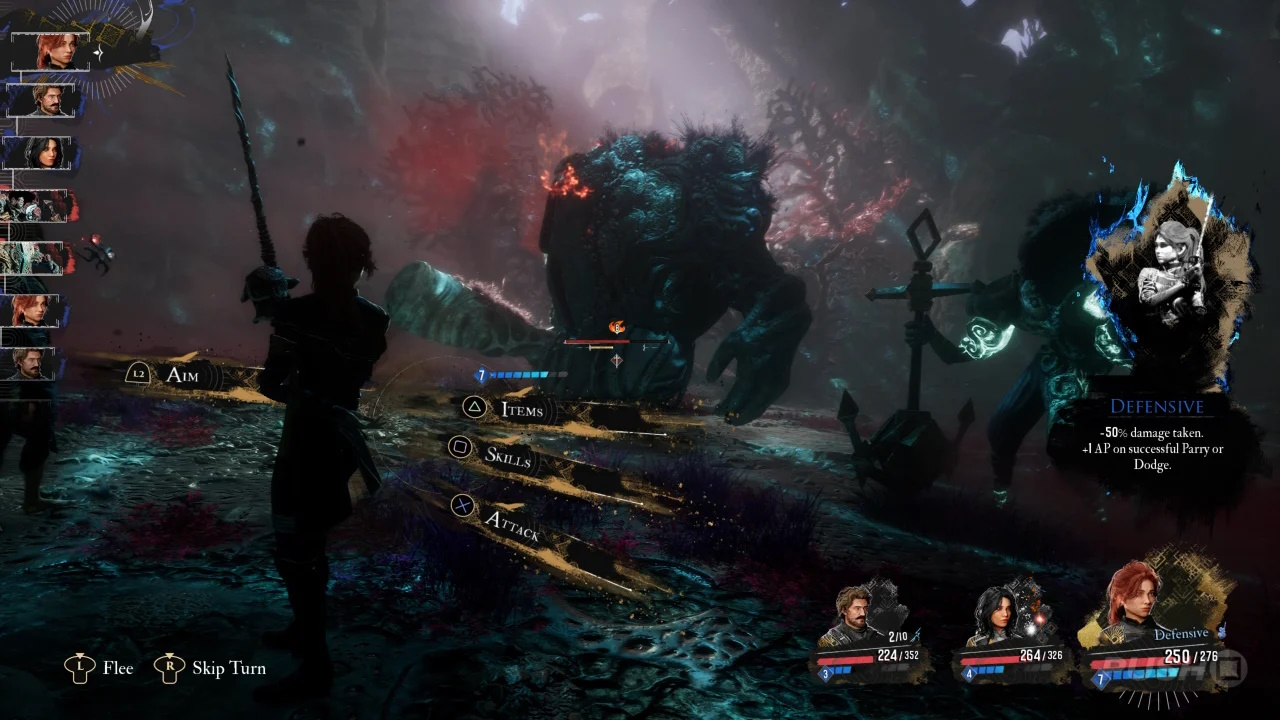Skip Turn for the current character
Image resolution: width=1280 pixels, height=720 pixels.
(228, 668)
